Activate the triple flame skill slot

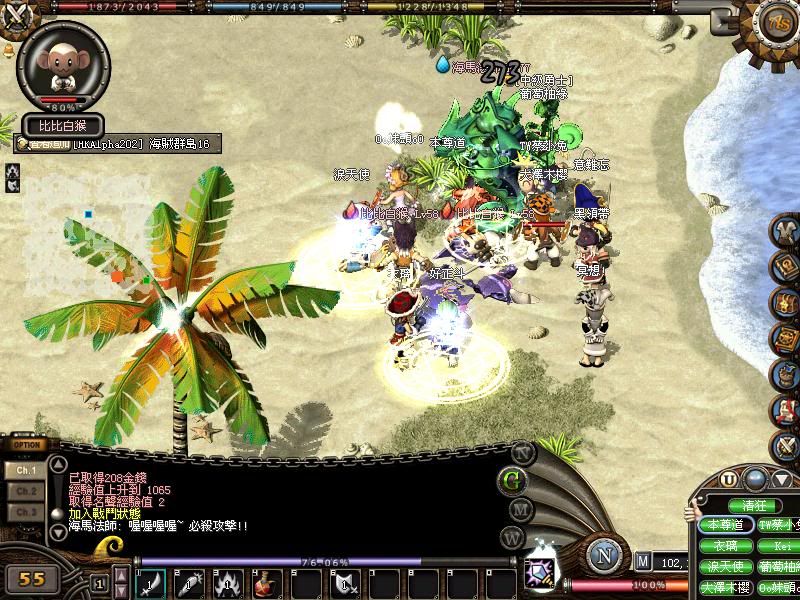228,583
